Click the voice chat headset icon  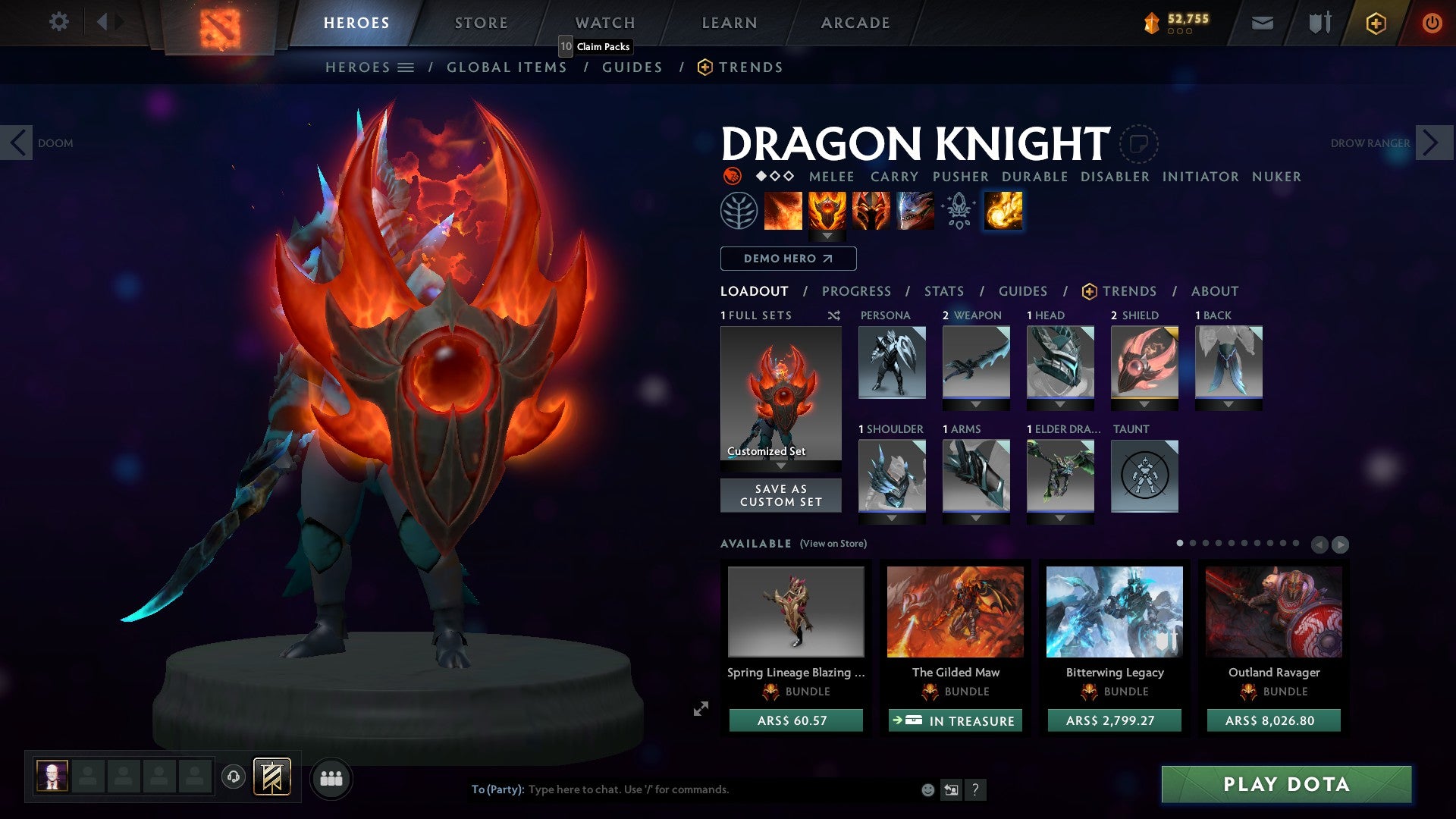pyautogui.click(x=233, y=777)
